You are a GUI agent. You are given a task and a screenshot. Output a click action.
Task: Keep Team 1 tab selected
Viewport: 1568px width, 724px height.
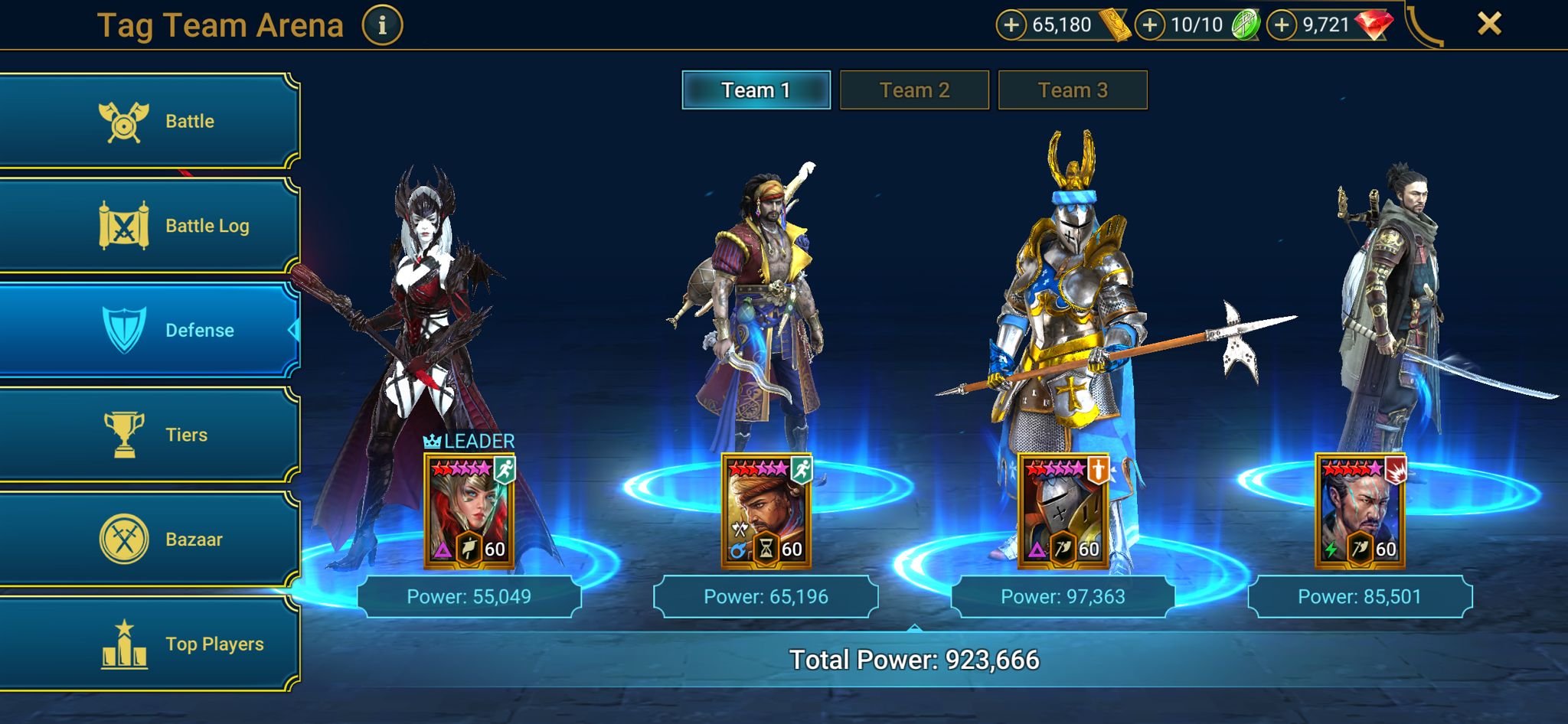pos(756,90)
